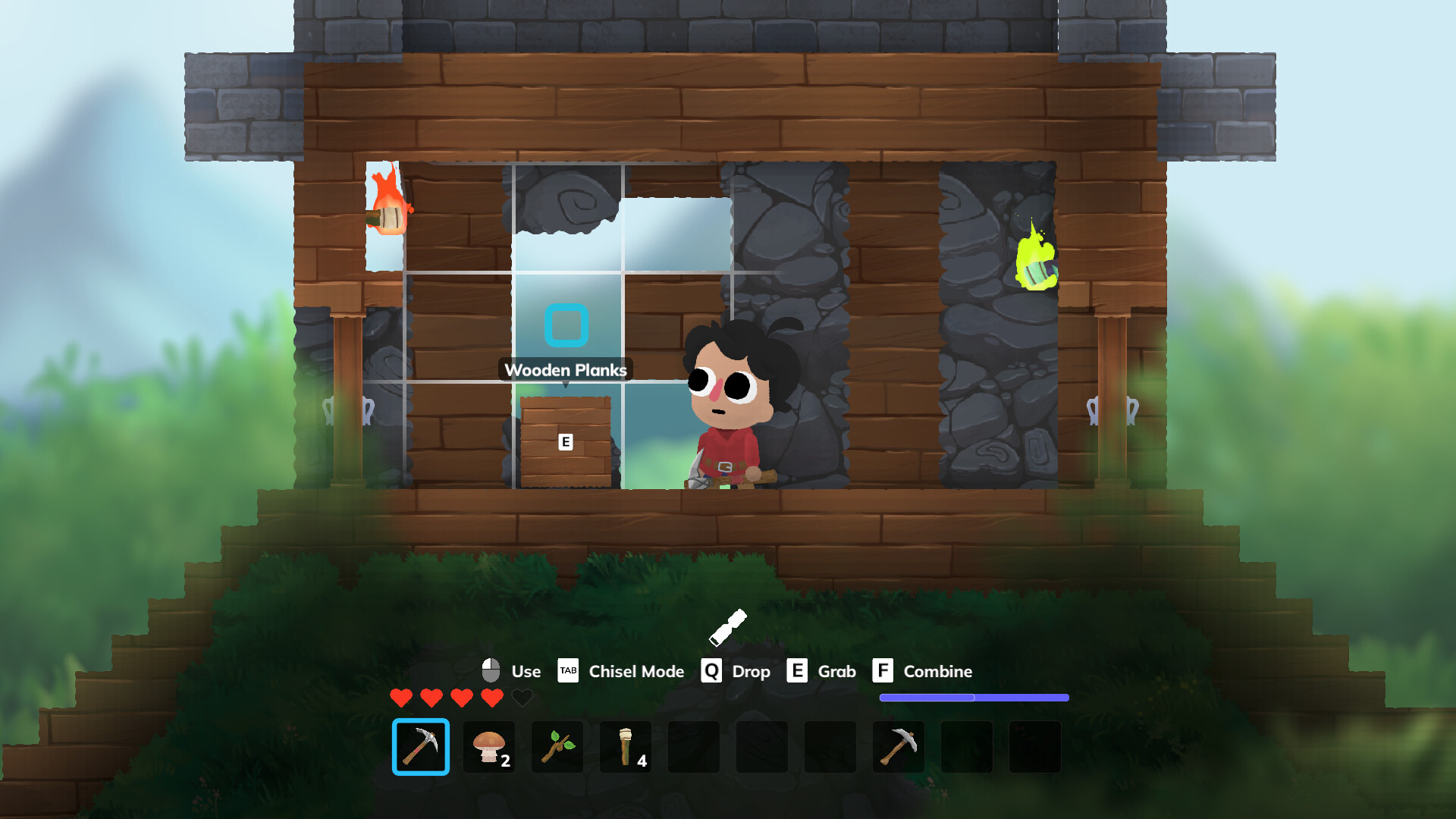This screenshot has height=819, width=1456.
Task: Click the empty dark heart in the health bar
Action: coord(522,698)
